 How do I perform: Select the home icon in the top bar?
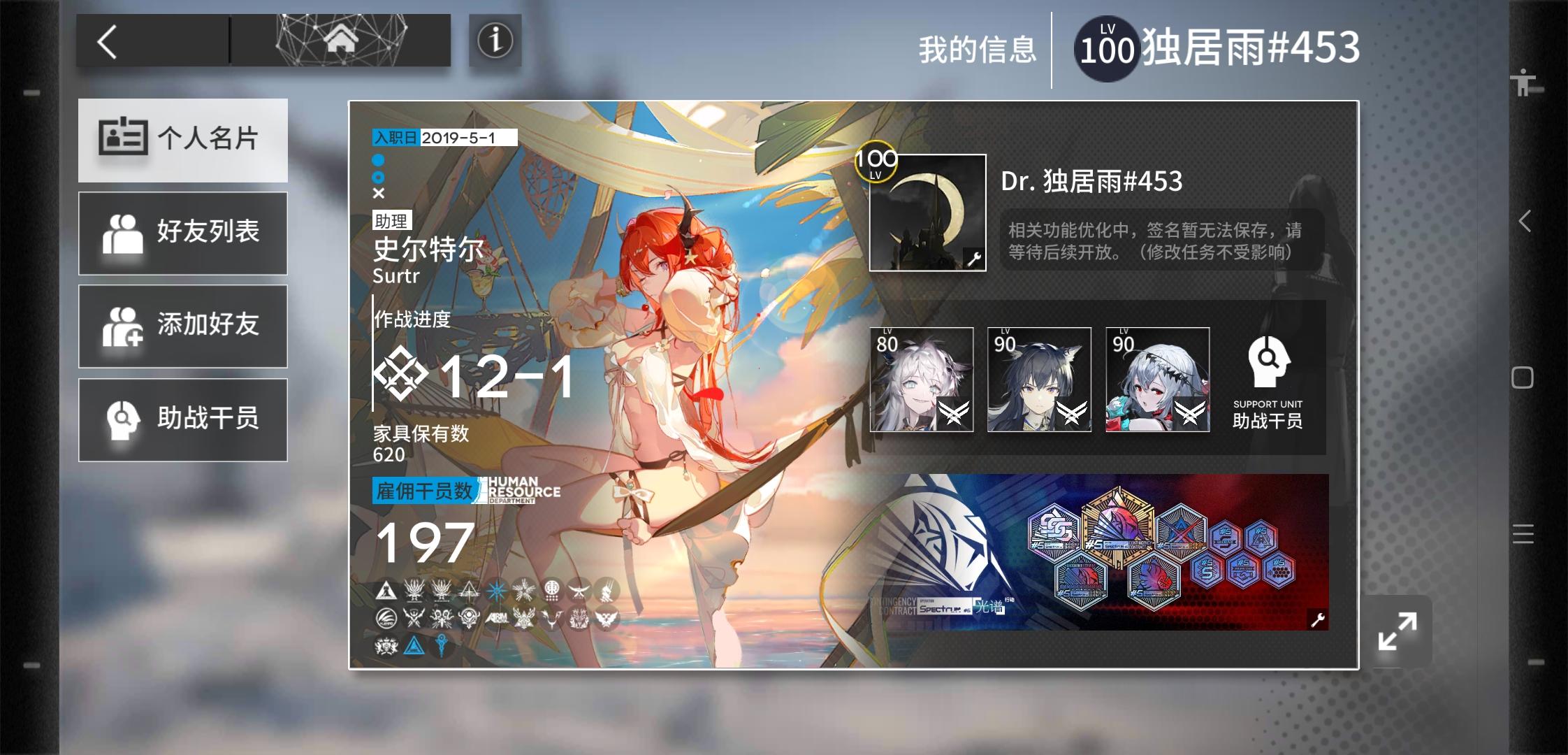(340, 41)
